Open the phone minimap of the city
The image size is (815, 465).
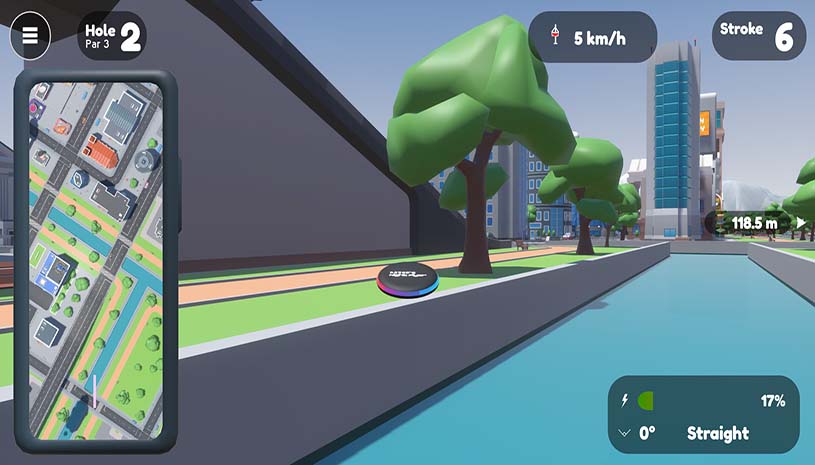tap(96, 262)
